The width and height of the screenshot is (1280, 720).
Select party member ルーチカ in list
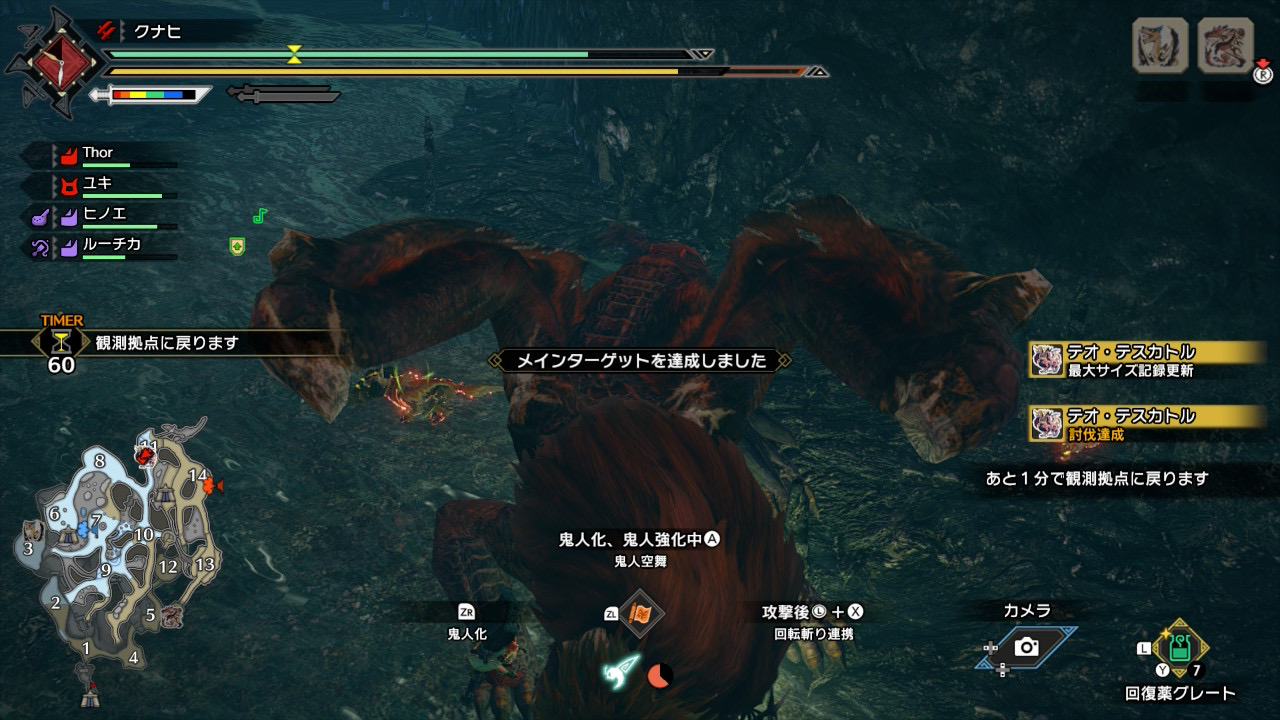[x=110, y=244]
